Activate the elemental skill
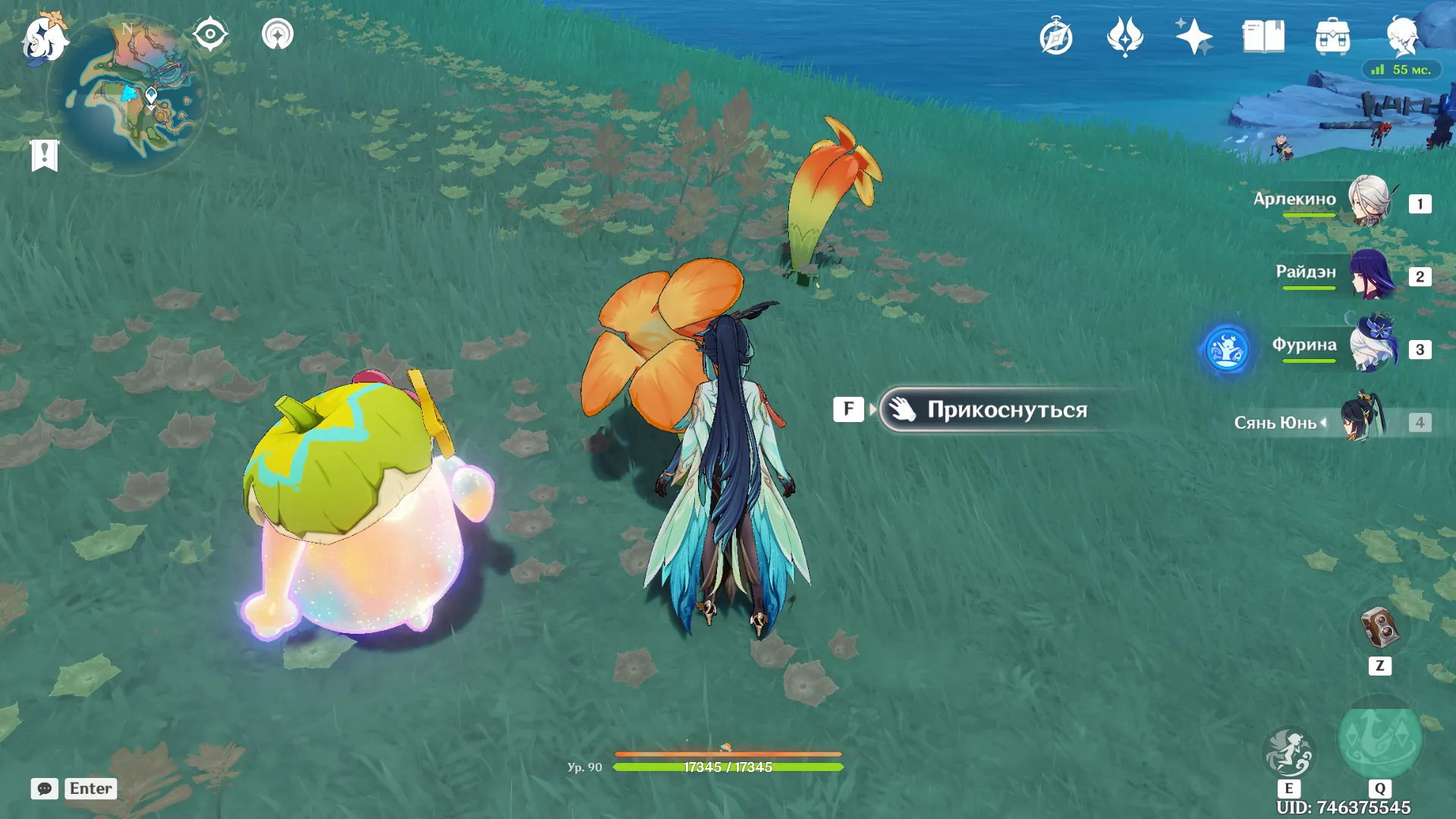The height and width of the screenshot is (819, 1456). coord(1288,752)
